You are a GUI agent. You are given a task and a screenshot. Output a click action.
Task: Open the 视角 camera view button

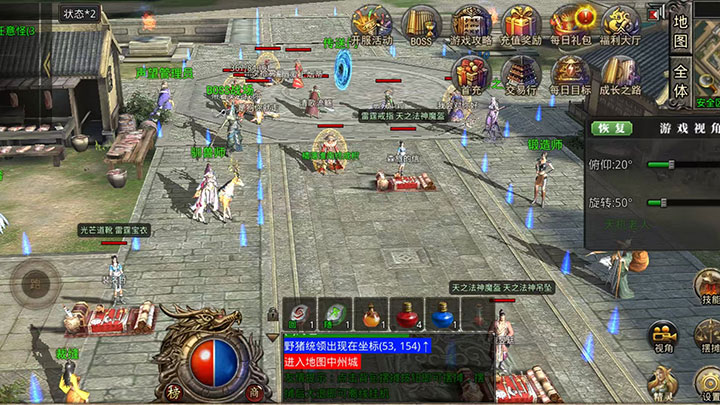point(661,338)
